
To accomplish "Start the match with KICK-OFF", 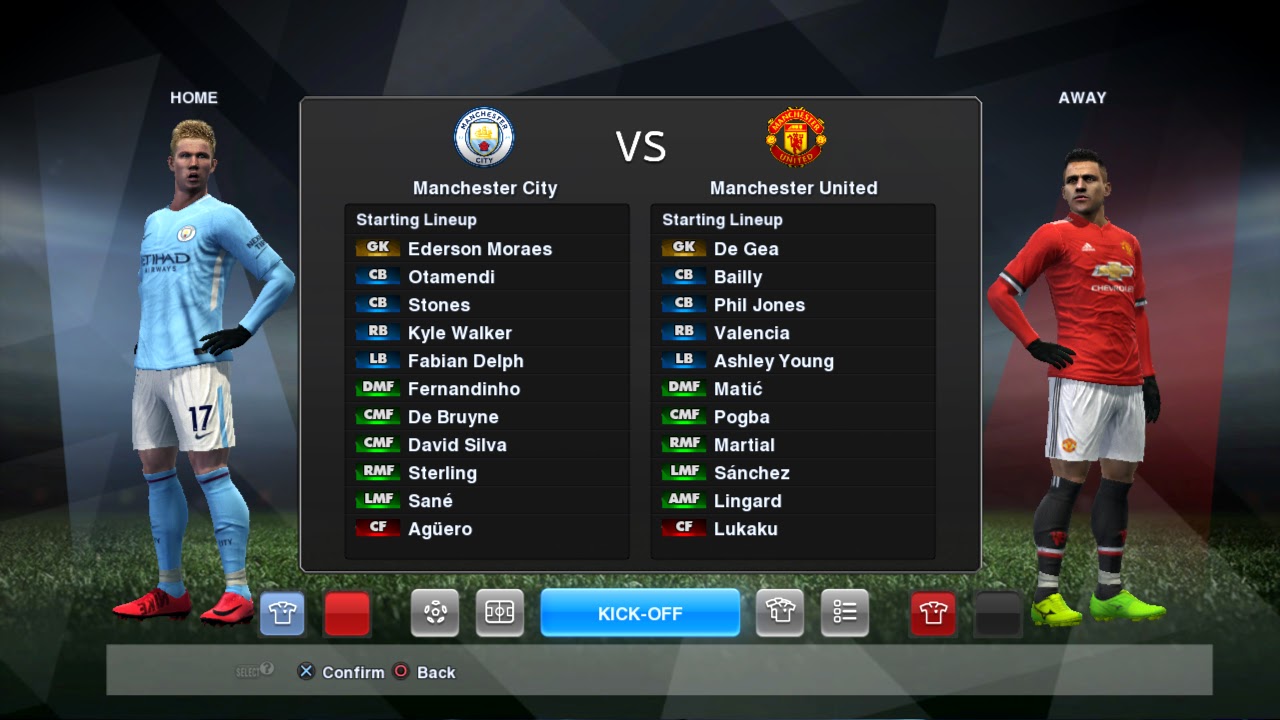I will click(640, 613).
